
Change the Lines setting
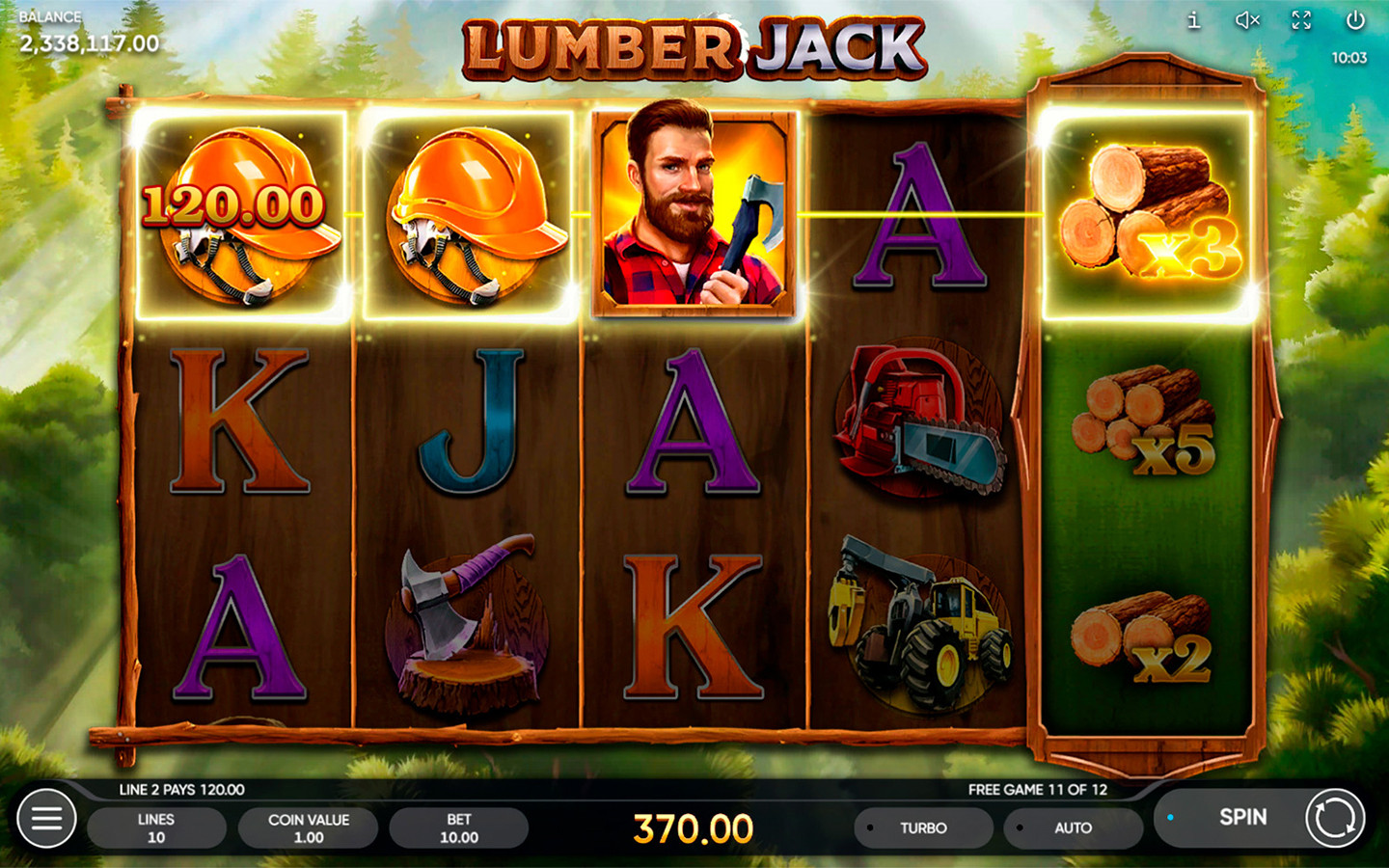[x=156, y=827]
